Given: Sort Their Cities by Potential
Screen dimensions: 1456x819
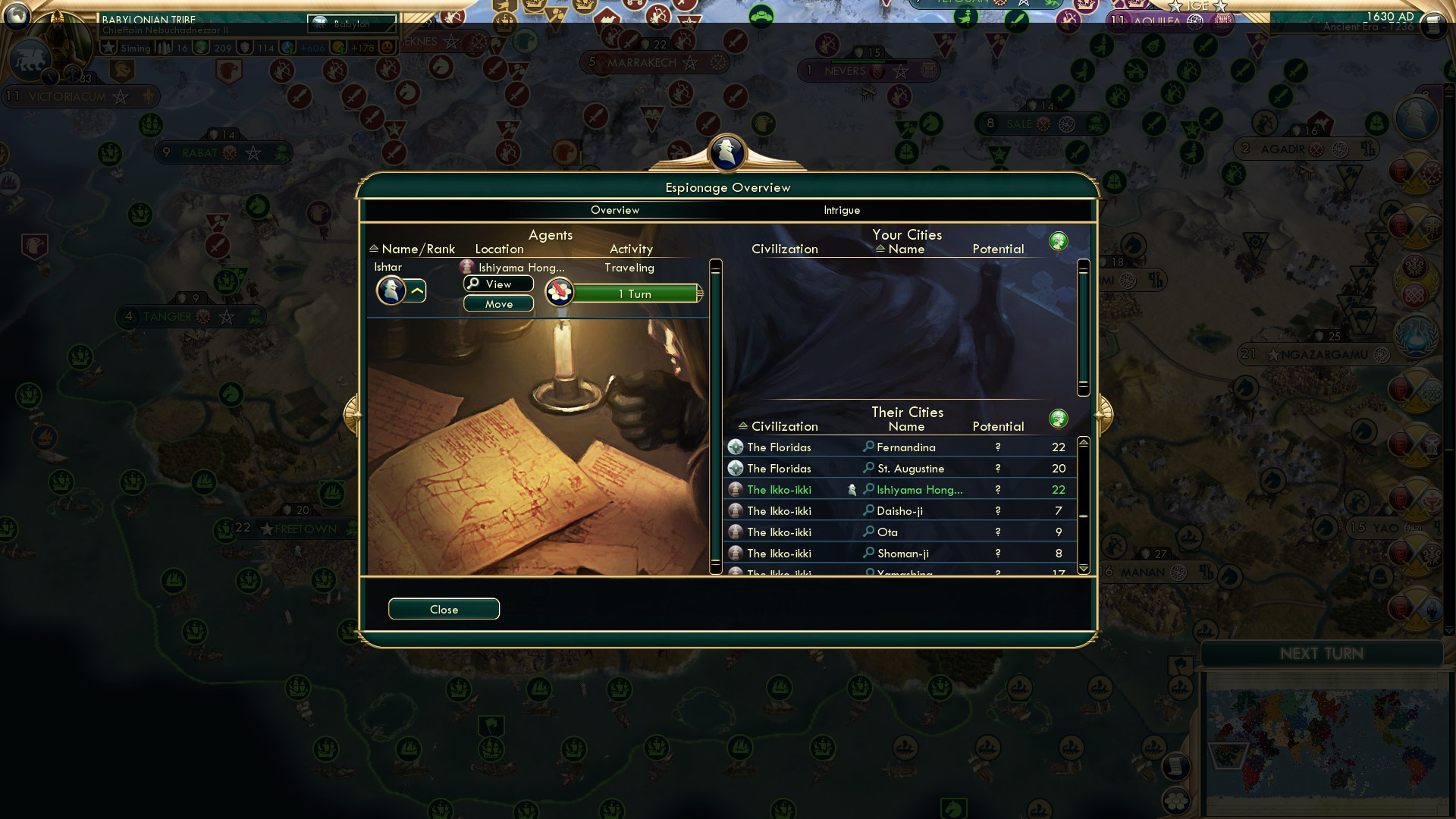Looking at the screenshot, I should (x=998, y=426).
